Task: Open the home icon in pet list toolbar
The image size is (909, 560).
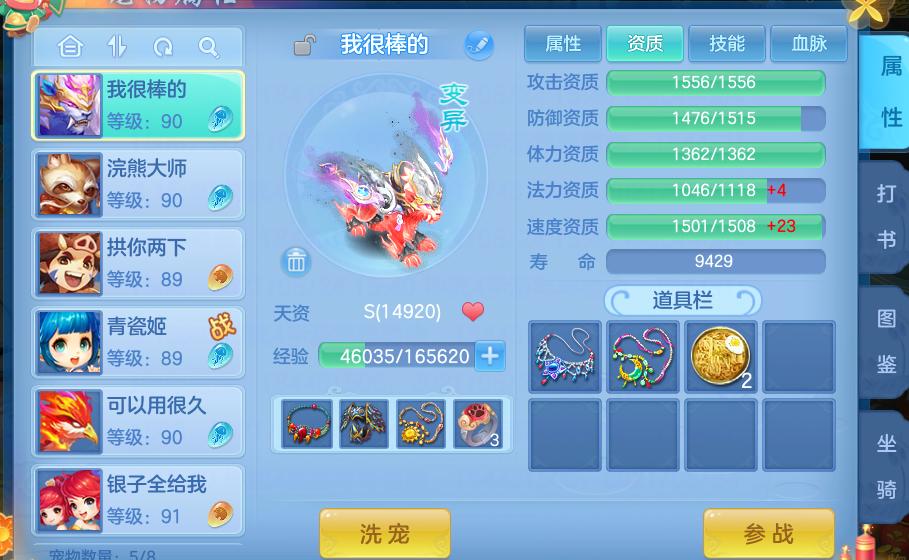Action: pyautogui.click(x=70, y=47)
